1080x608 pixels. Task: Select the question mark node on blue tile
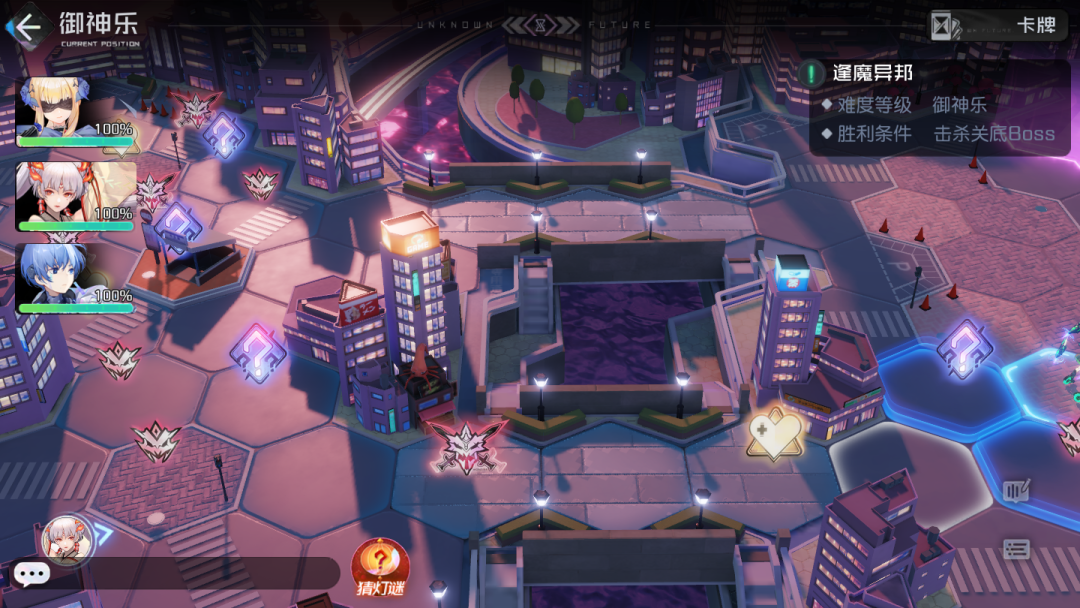[963, 350]
